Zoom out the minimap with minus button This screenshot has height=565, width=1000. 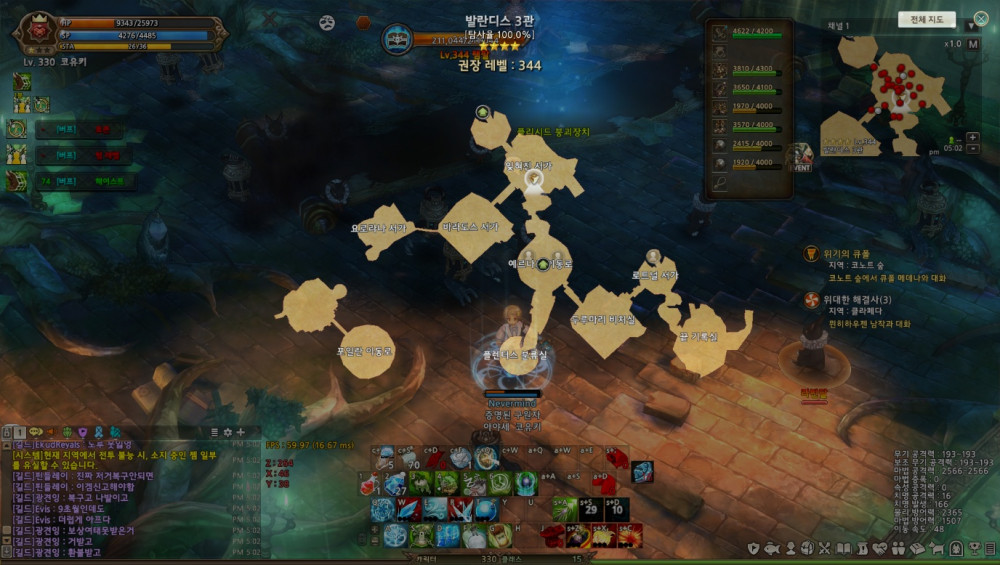(973, 149)
